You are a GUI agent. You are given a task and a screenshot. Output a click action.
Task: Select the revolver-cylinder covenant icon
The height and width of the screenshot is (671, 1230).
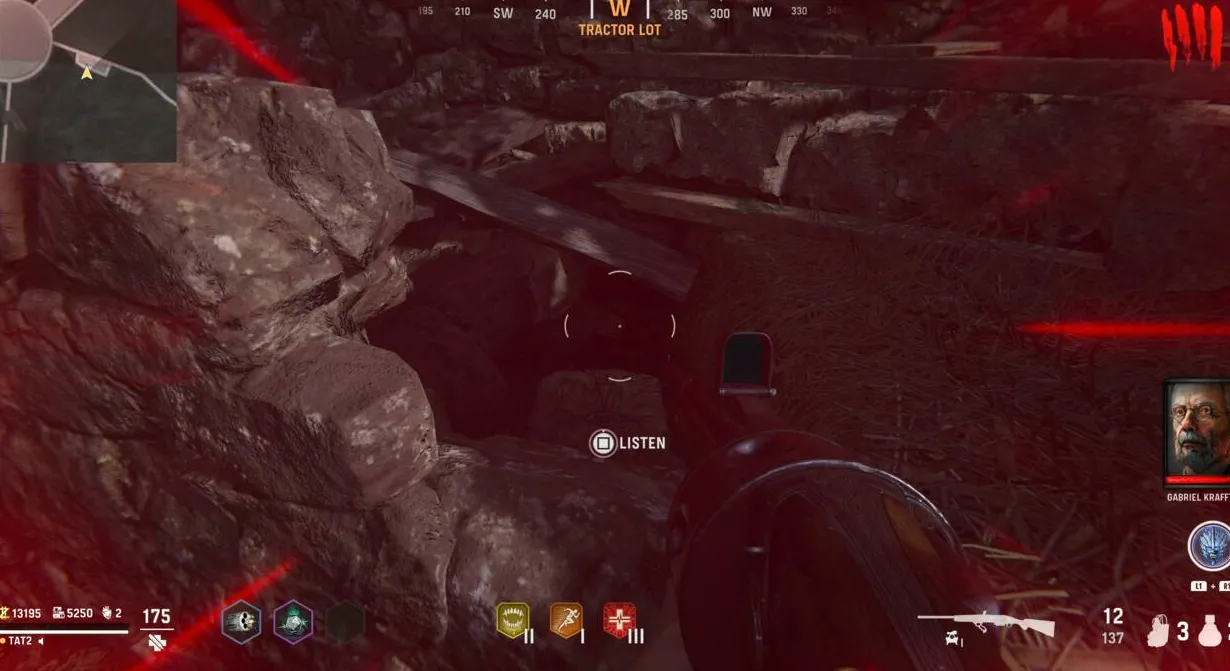click(x=241, y=622)
